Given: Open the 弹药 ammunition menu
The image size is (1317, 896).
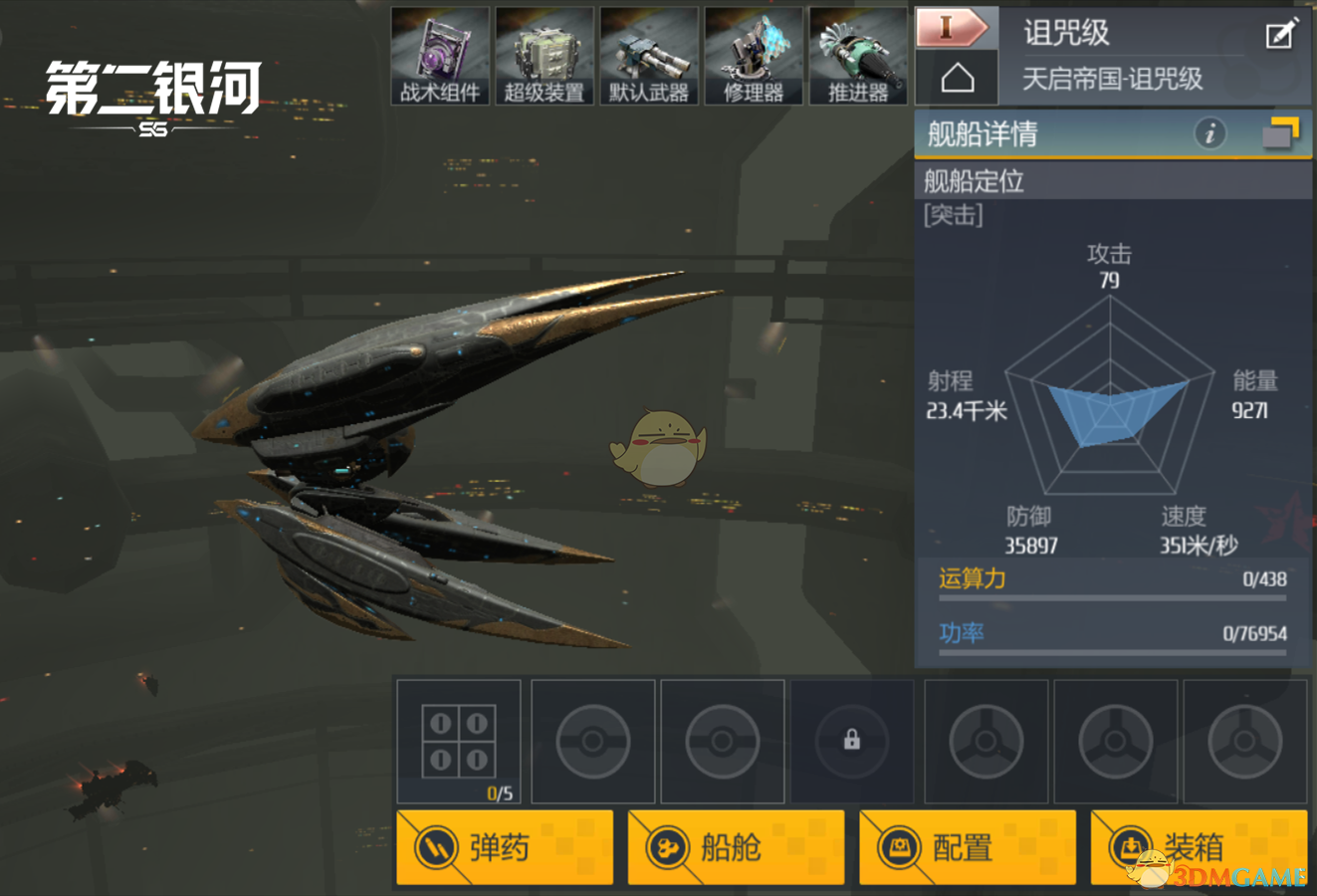Looking at the screenshot, I should (505, 847).
